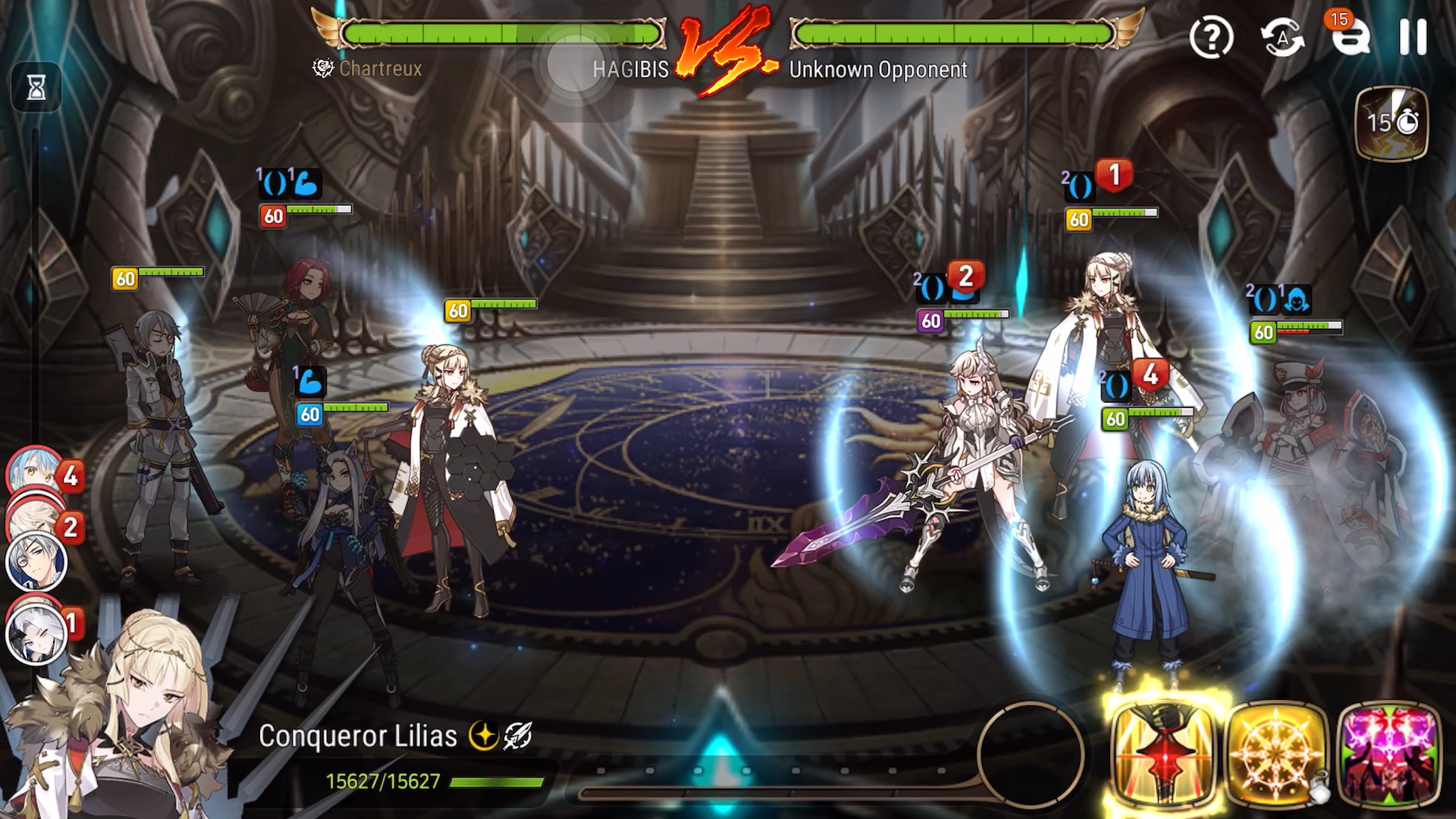Open the question mark help
Viewport: 1456px width, 819px height.
pyautogui.click(x=1211, y=36)
